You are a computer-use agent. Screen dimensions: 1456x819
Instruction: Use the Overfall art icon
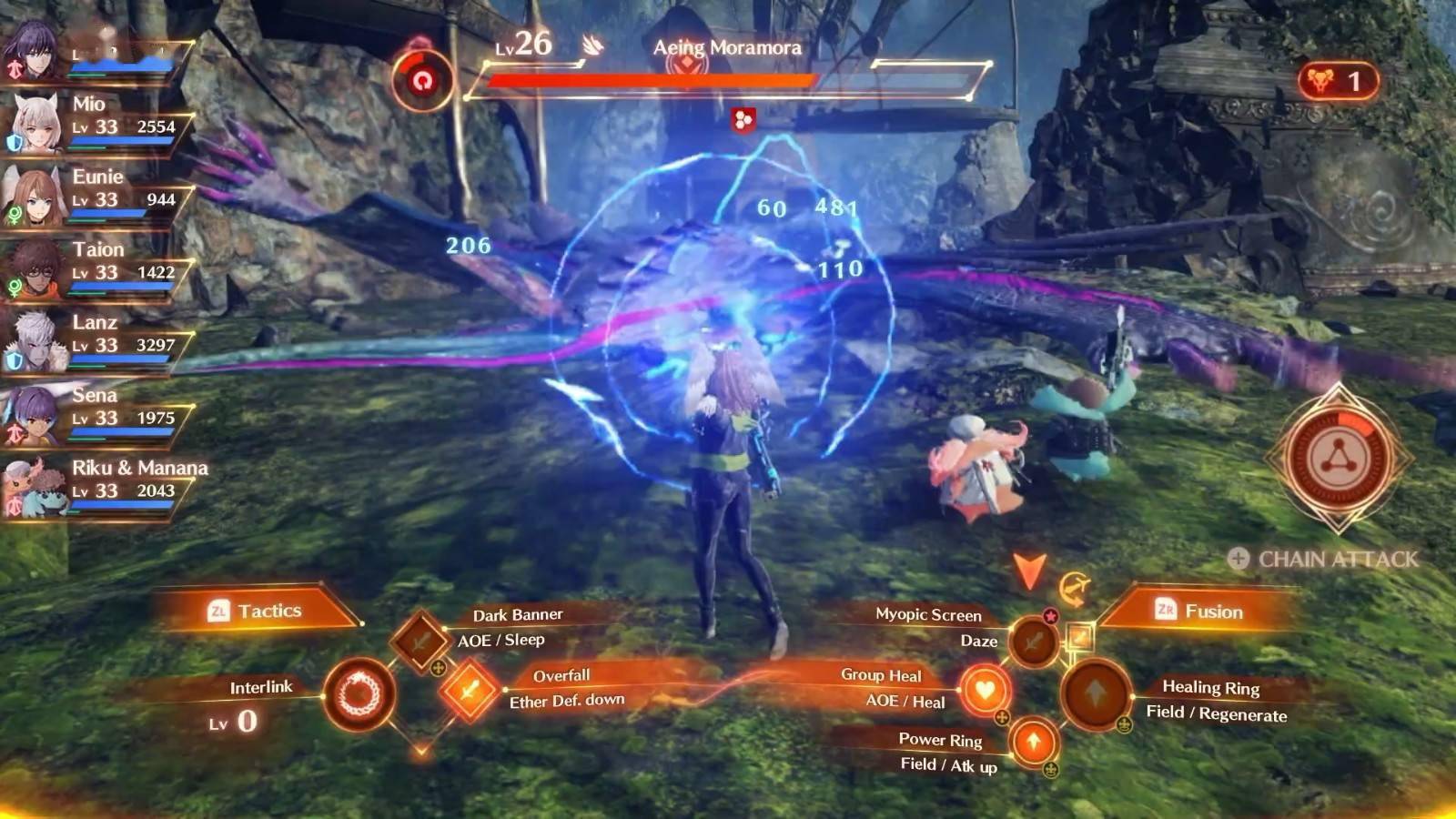[x=469, y=690]
